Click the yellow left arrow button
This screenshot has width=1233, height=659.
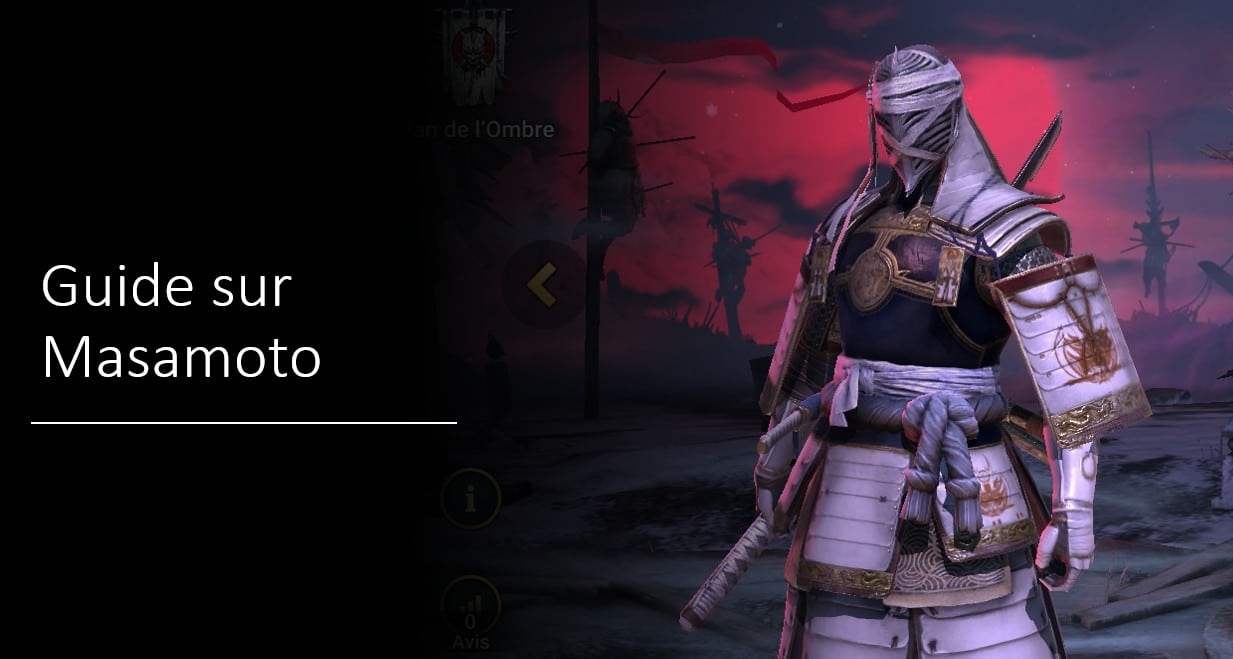click(x=543, y=285)
